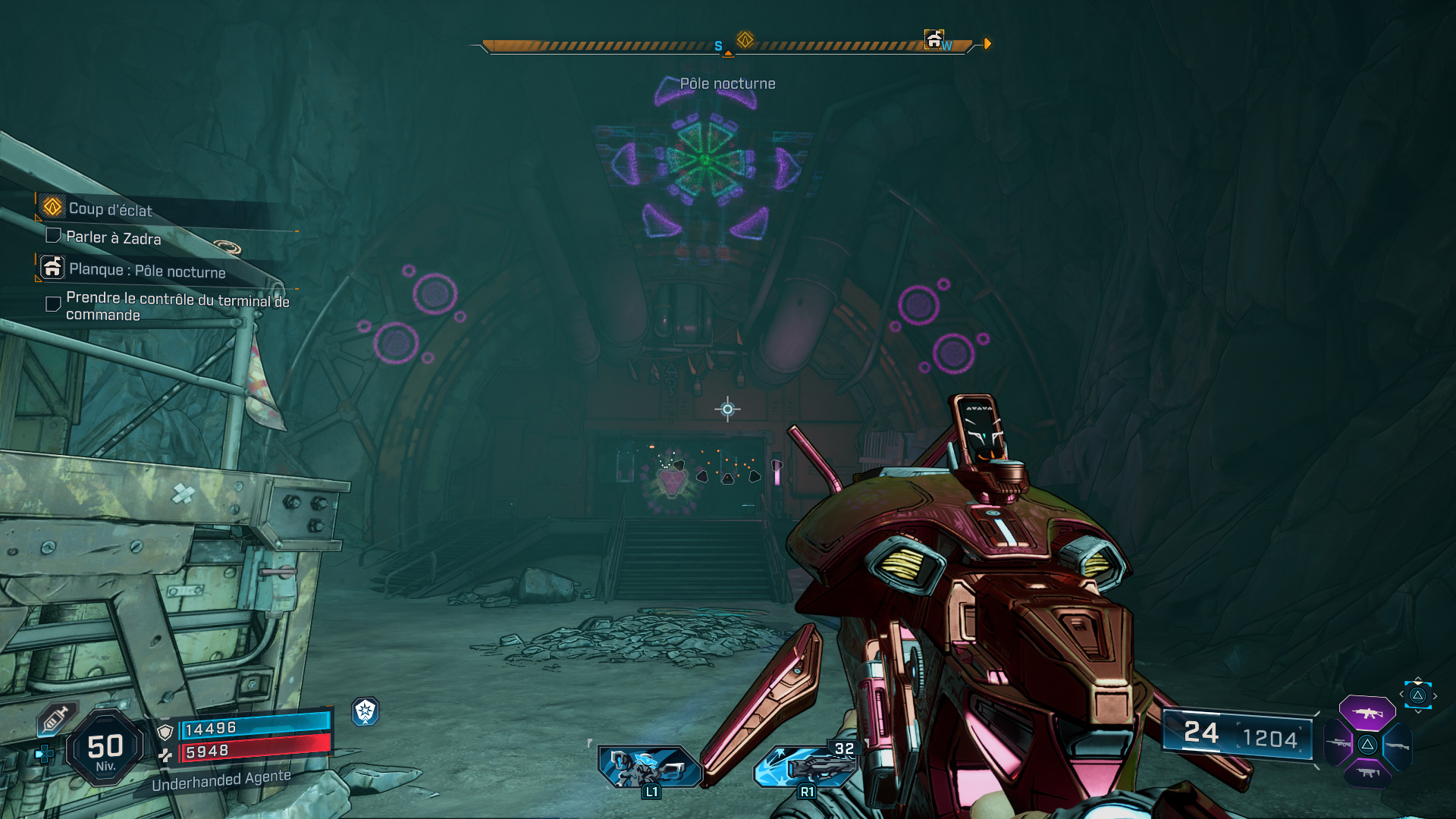Screen dimensions: 1456x819
Task: Select the assault rifle in the weapon wheel
Action: click(x=1367, y=714)
